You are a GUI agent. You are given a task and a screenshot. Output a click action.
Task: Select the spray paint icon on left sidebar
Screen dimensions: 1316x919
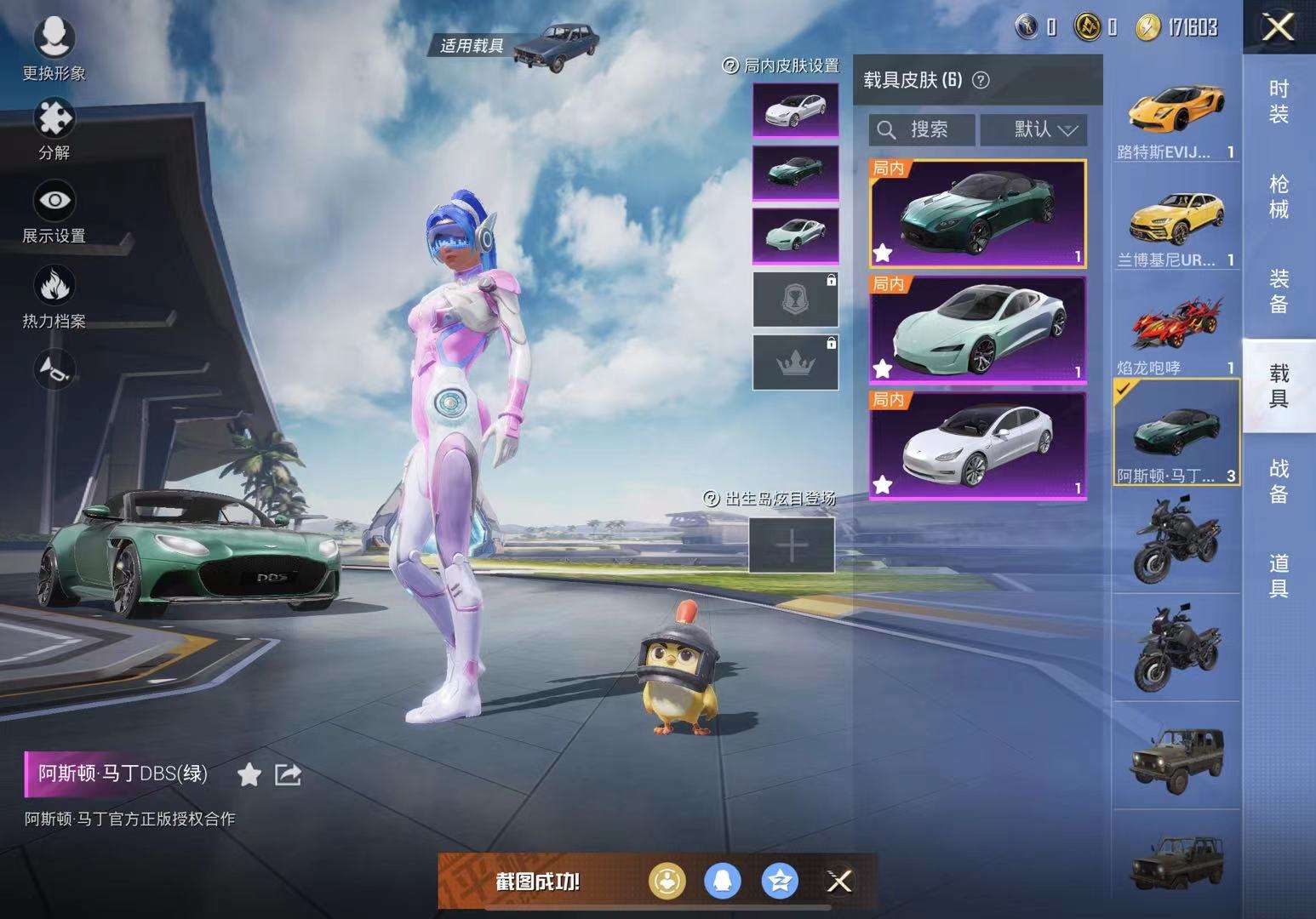[x=54, y=369]
